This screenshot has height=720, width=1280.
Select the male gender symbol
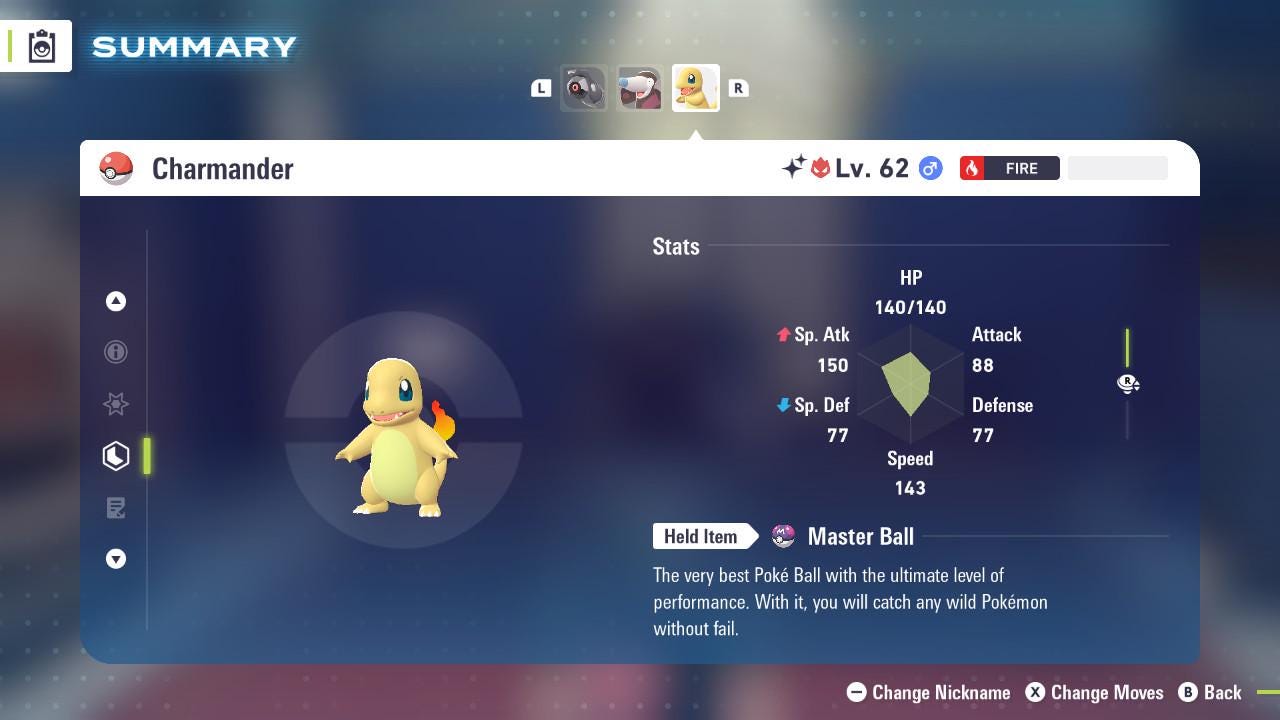(929, 168)
